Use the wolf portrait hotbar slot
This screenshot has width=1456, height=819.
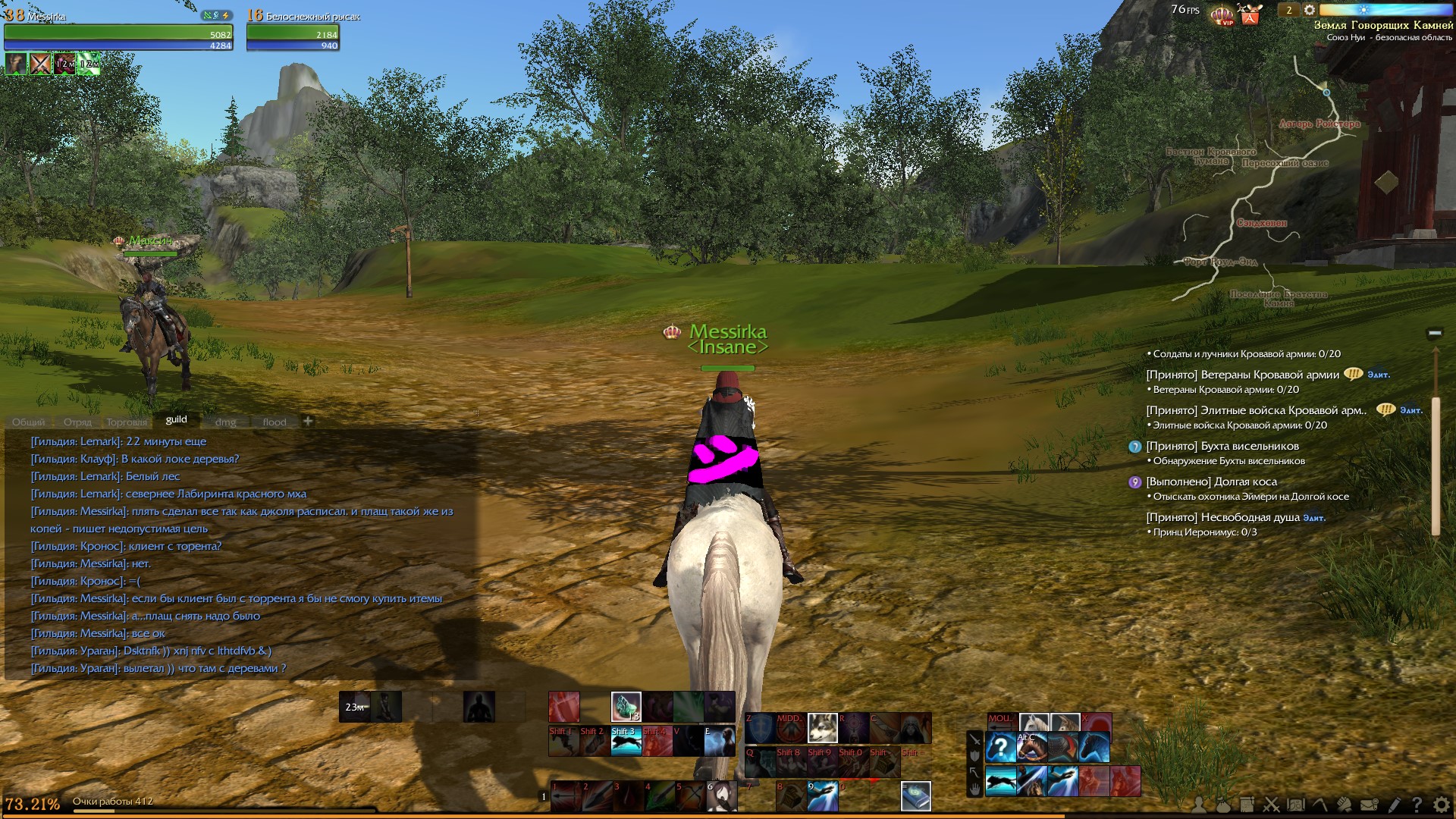point(822,728)
